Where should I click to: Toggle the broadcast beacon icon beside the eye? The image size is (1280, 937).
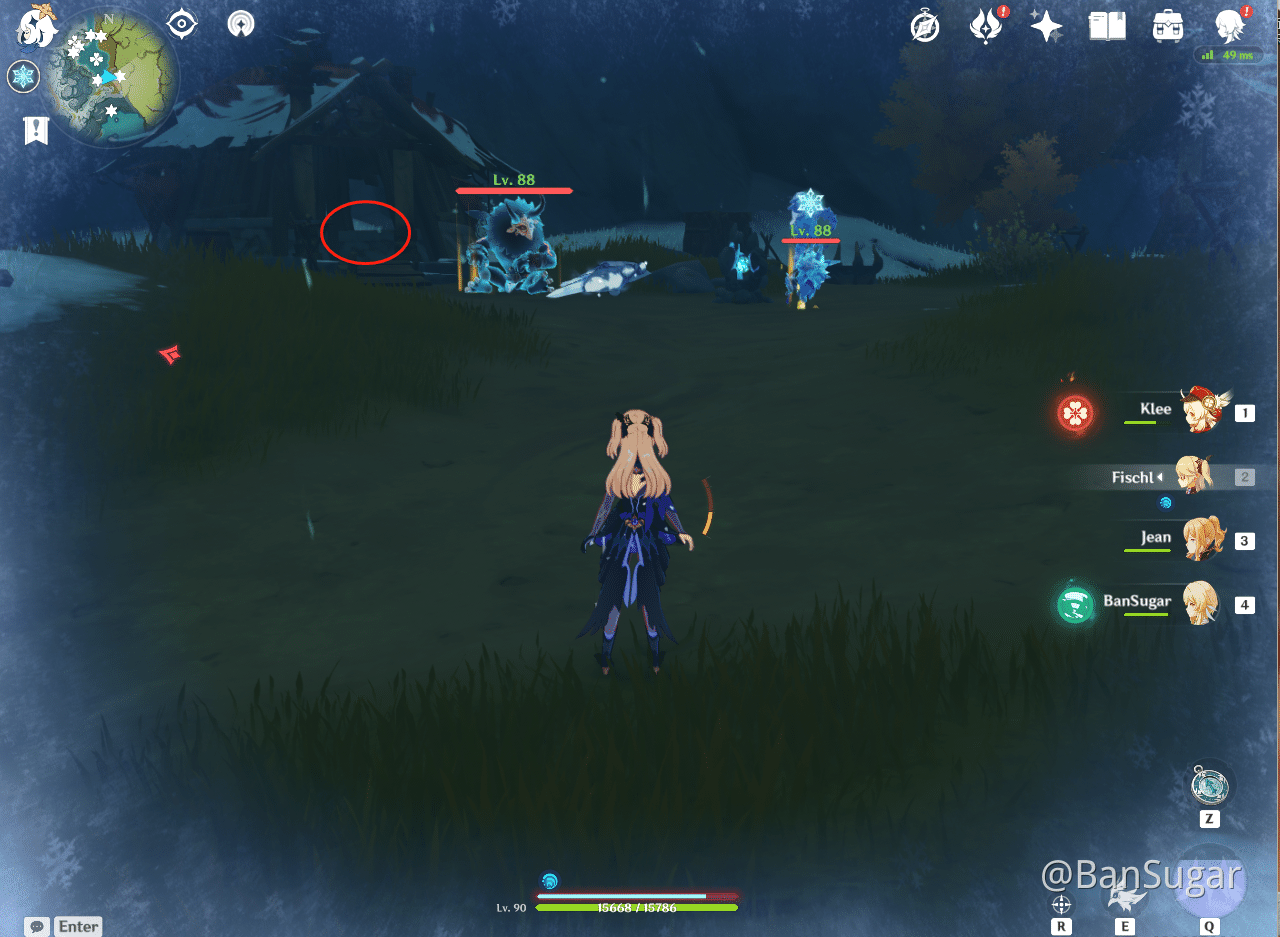pyautogui.click(x=241, y=22)
